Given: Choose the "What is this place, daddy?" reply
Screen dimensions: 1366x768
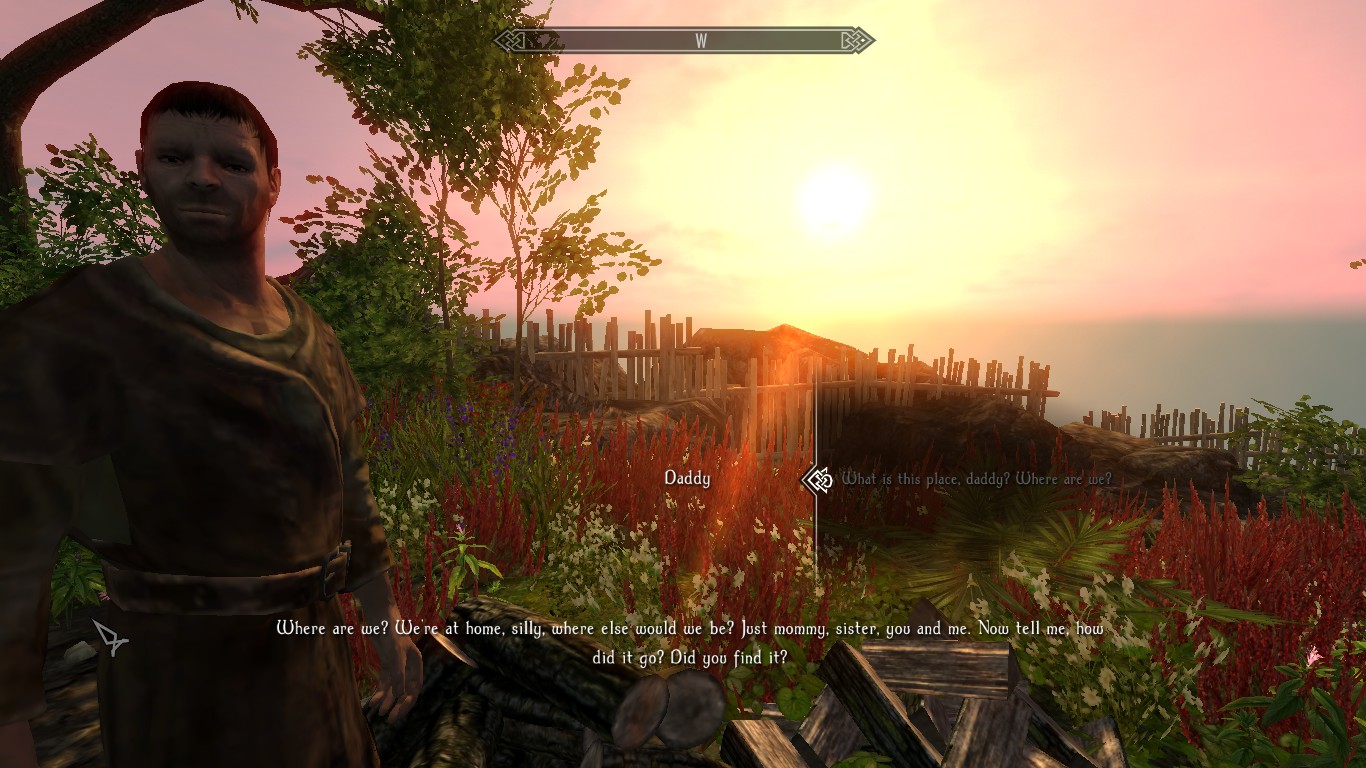Looking at the screenshot, I should pos(976,479).
